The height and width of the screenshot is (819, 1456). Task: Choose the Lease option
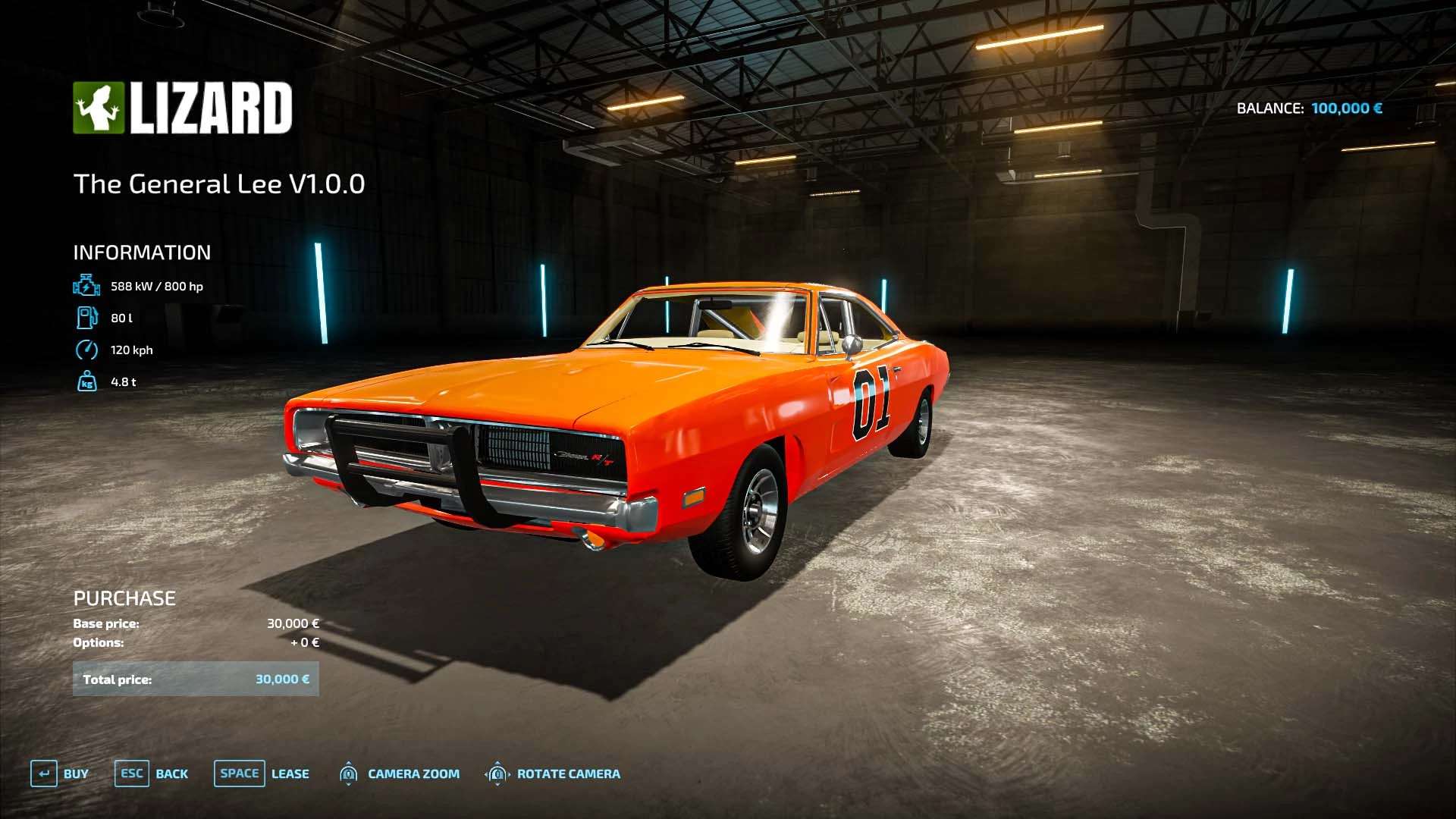coord(262,773)
